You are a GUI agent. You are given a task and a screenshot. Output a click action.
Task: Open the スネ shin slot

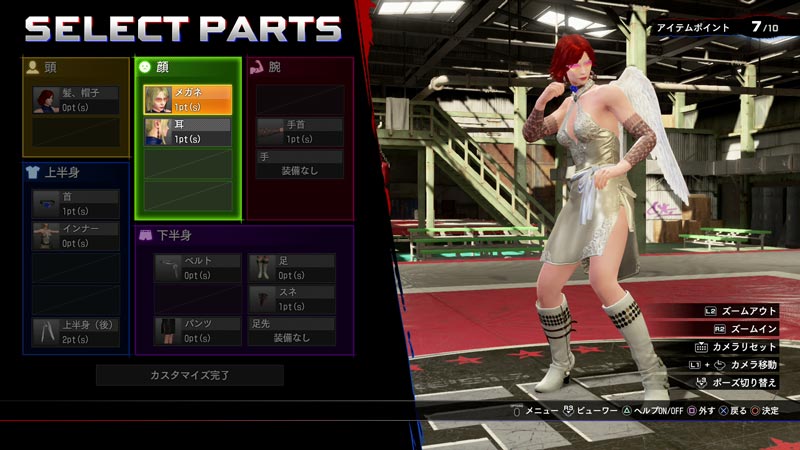291,300
